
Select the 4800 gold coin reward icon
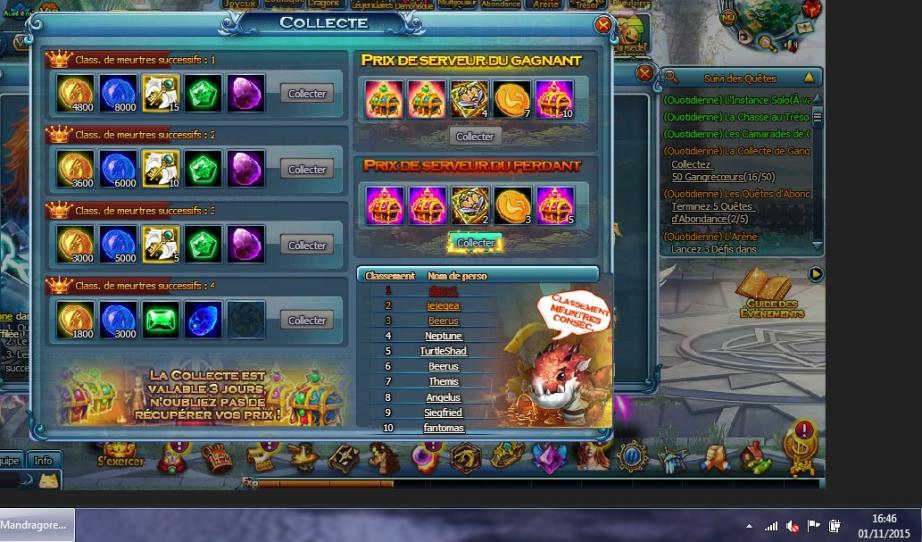click(75, 93)
